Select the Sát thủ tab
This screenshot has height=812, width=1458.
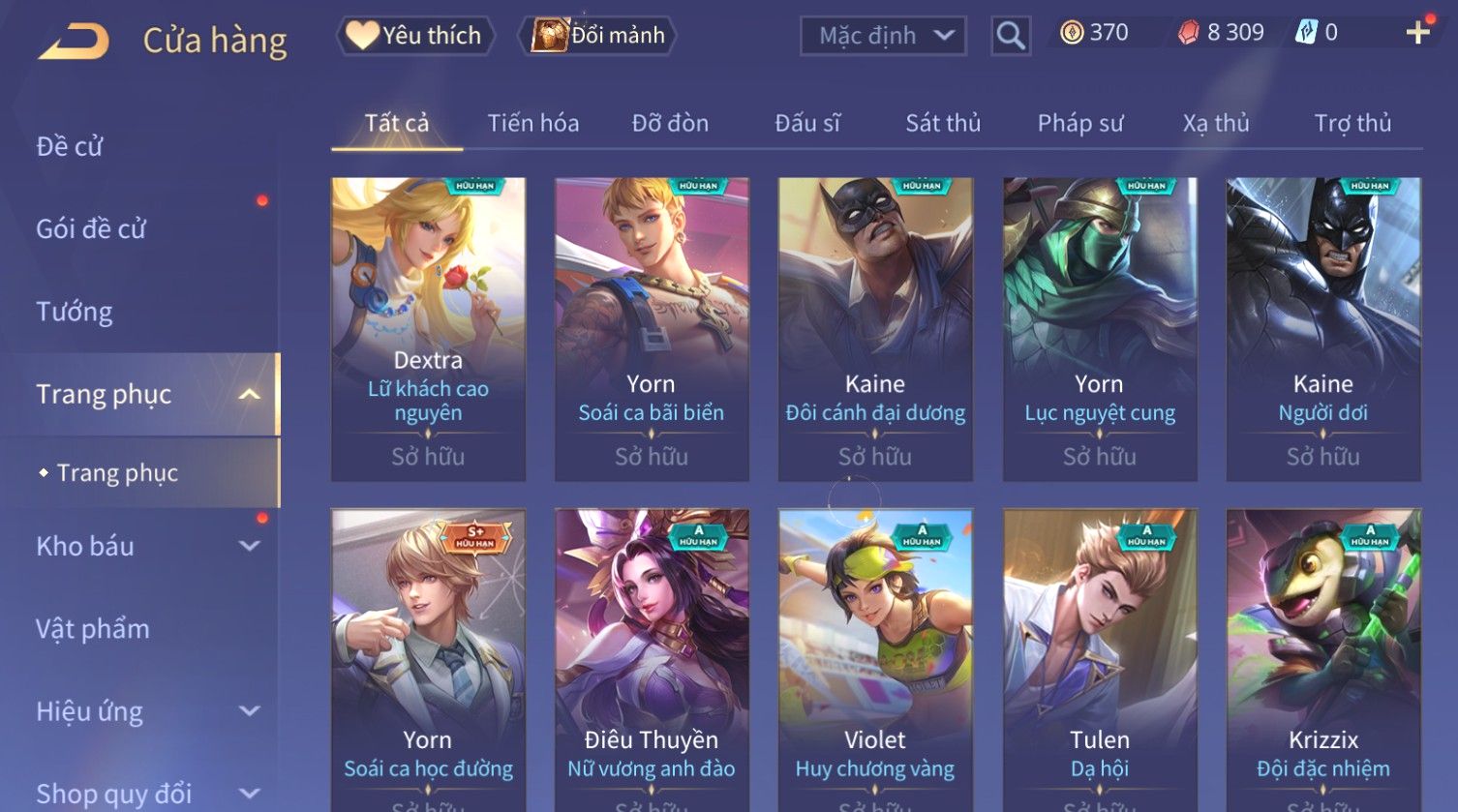[x=943, y=124]
